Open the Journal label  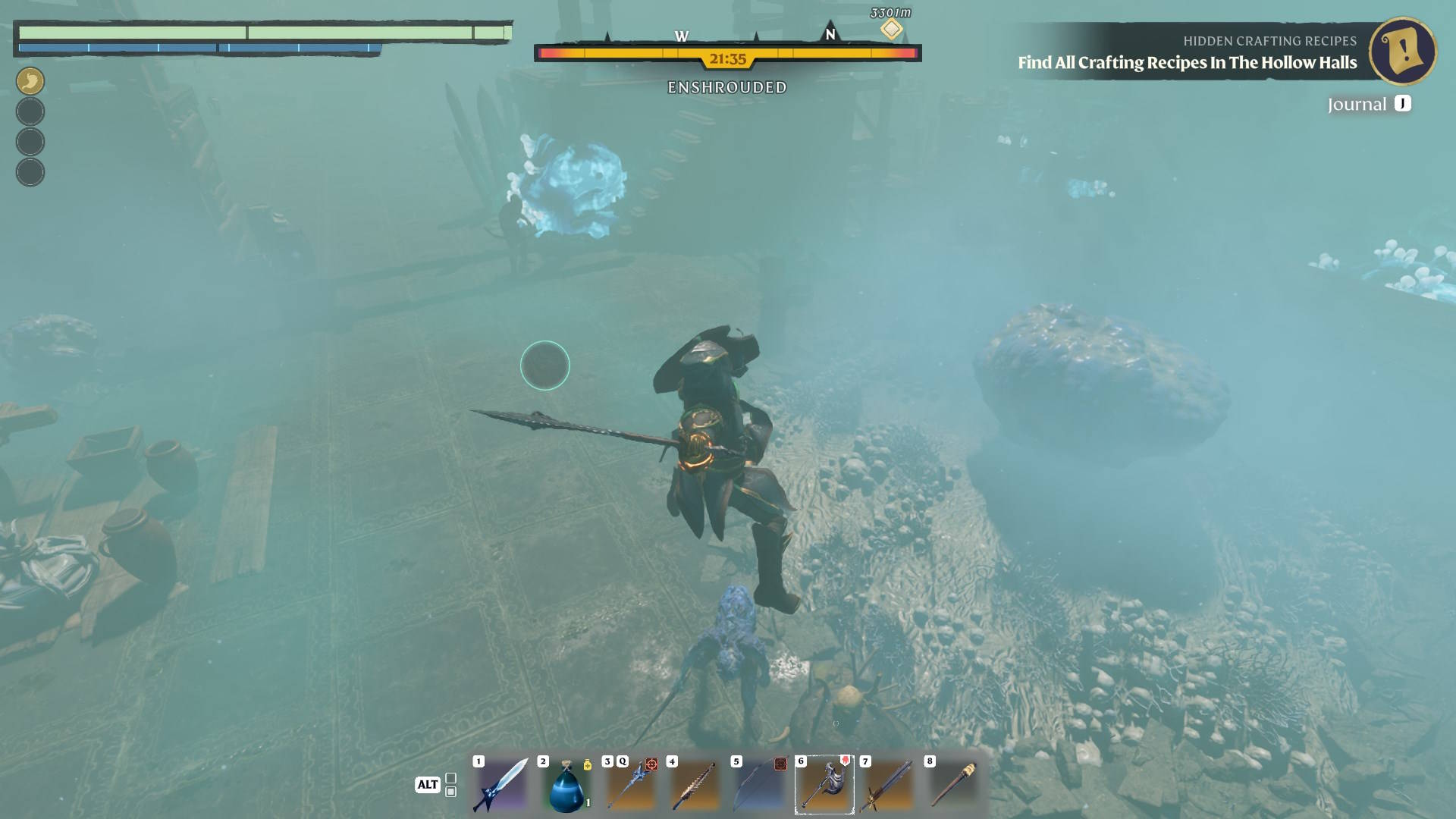pos(1357,104)
